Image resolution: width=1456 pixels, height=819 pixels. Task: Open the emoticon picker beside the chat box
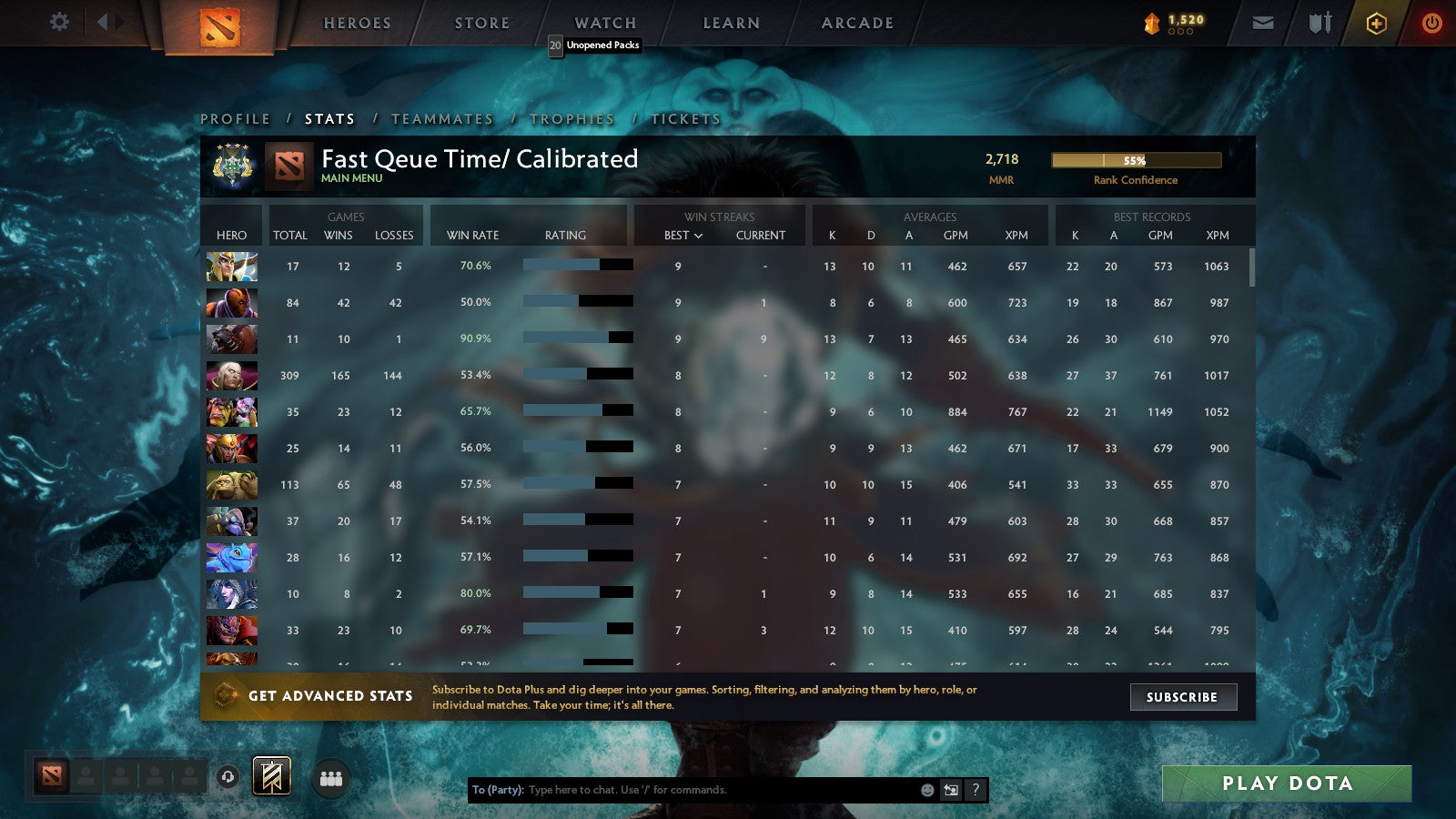point(925,790)
